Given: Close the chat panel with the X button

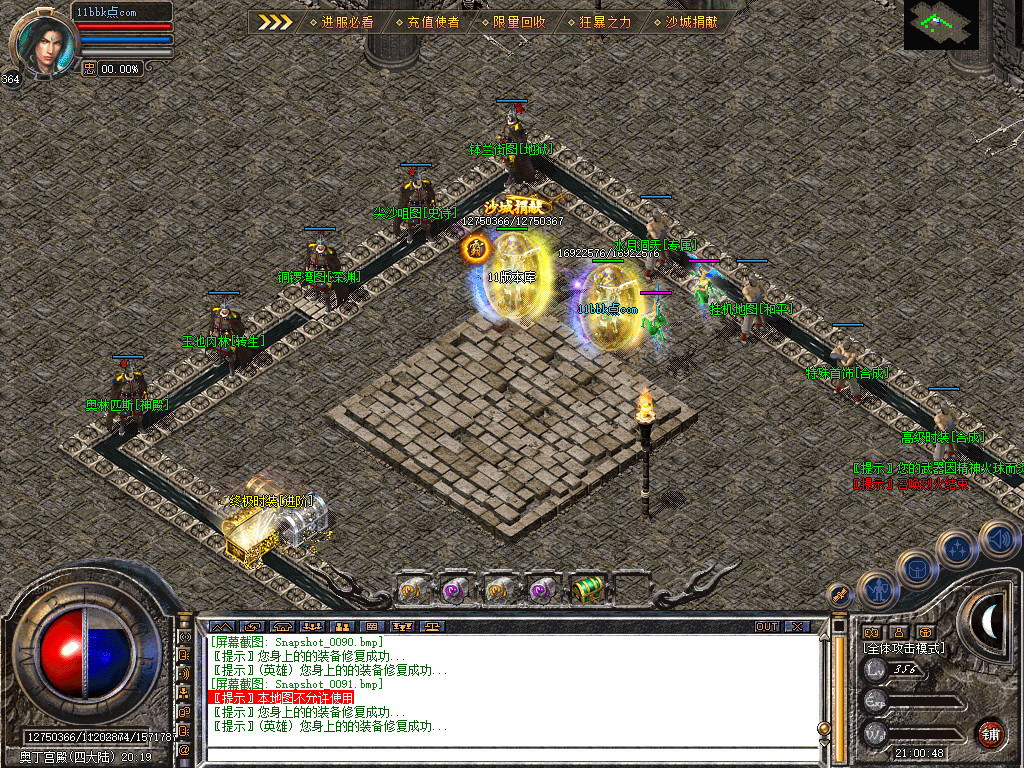Looking at the screenshot, I should tap(796, 627).
